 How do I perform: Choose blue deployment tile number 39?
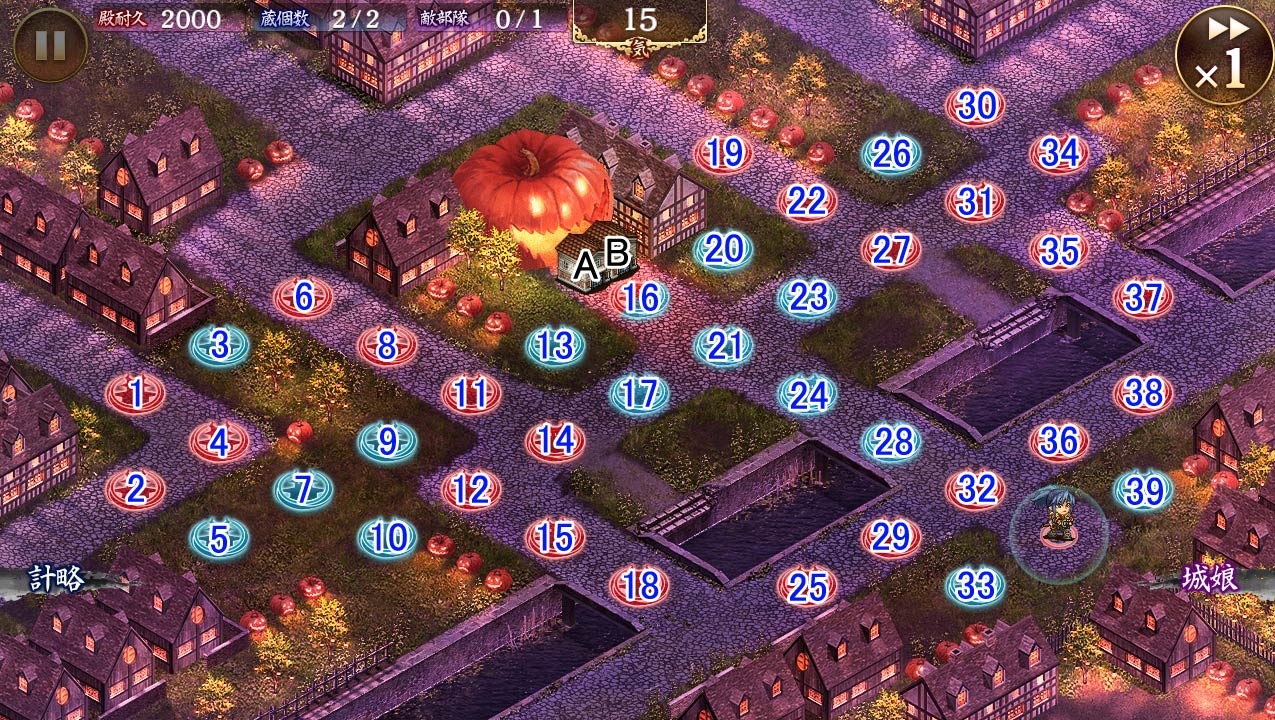click(x=1144, y=490)
